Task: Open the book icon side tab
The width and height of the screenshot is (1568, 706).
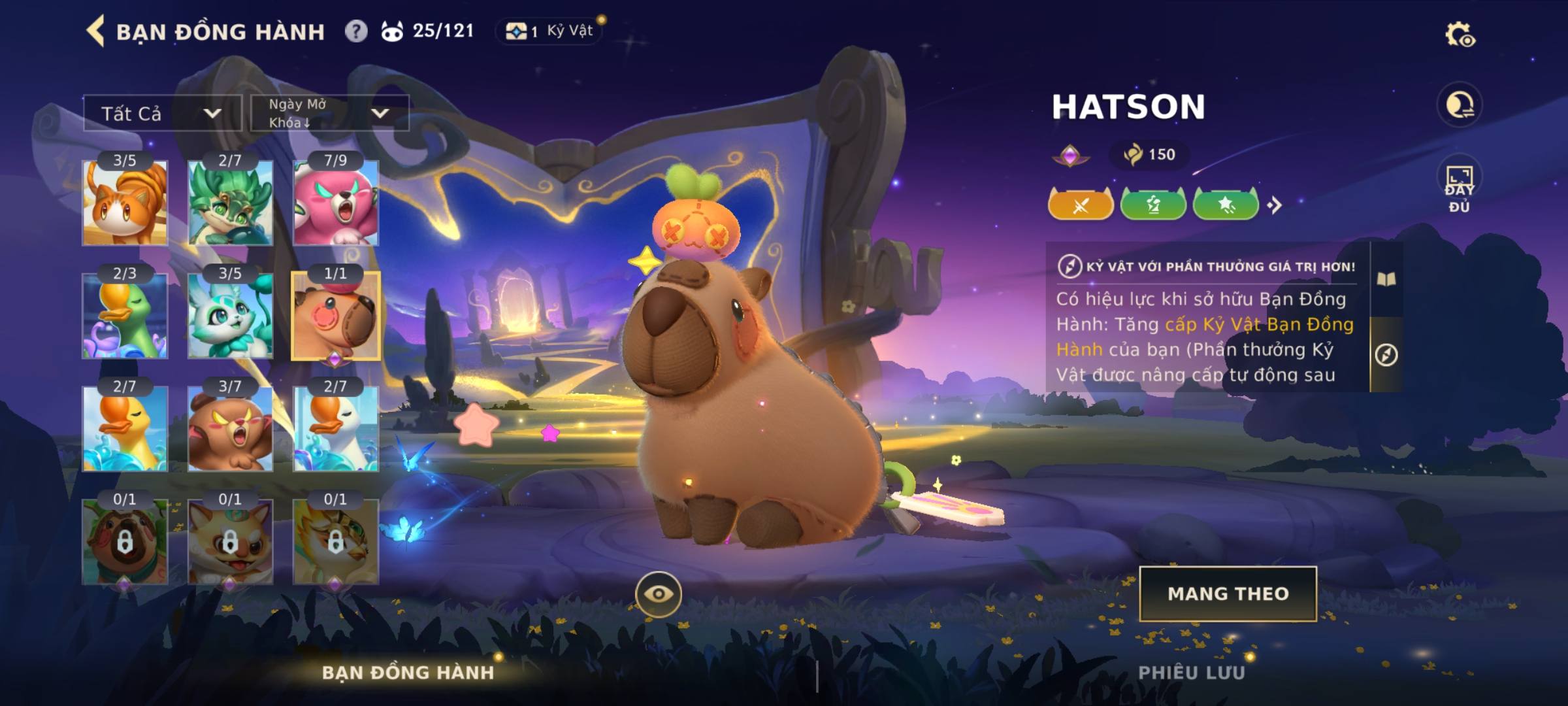Action: coord(1386,280)
